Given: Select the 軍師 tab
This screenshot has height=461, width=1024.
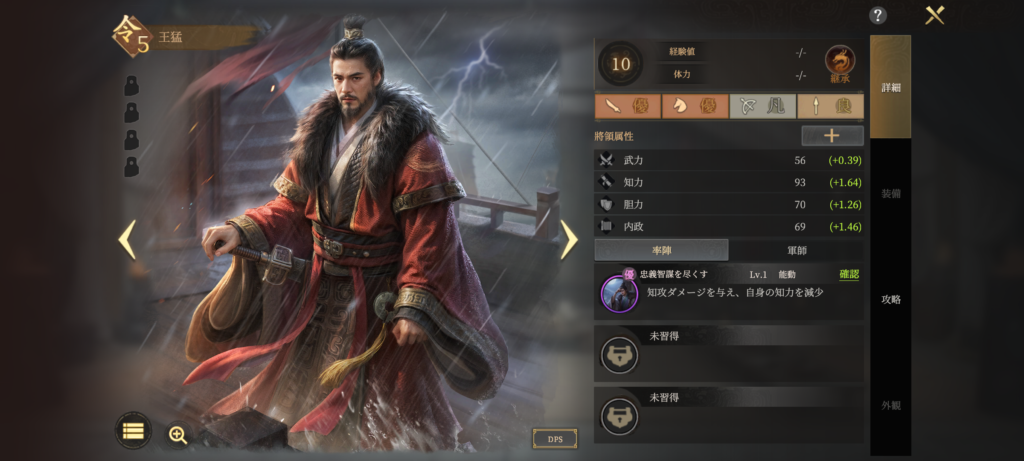Looking at the screenshot, I should (x=796, y=250).
